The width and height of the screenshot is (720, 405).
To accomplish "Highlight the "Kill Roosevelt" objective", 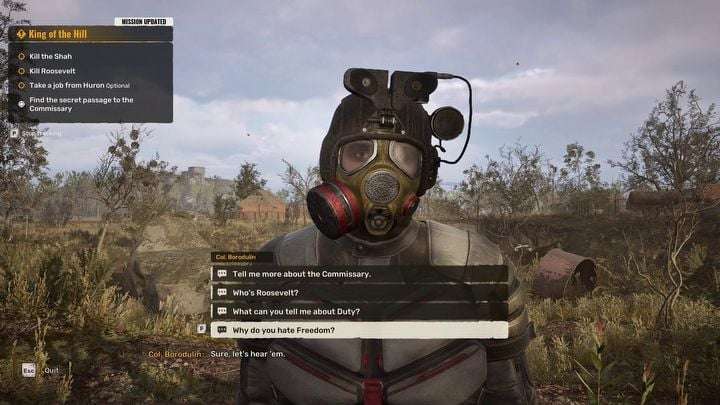I will click(x=54, y=71).
